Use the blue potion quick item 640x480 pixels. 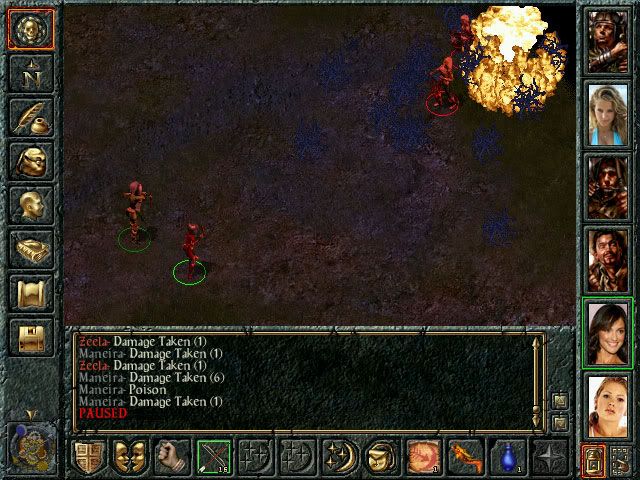508,459
